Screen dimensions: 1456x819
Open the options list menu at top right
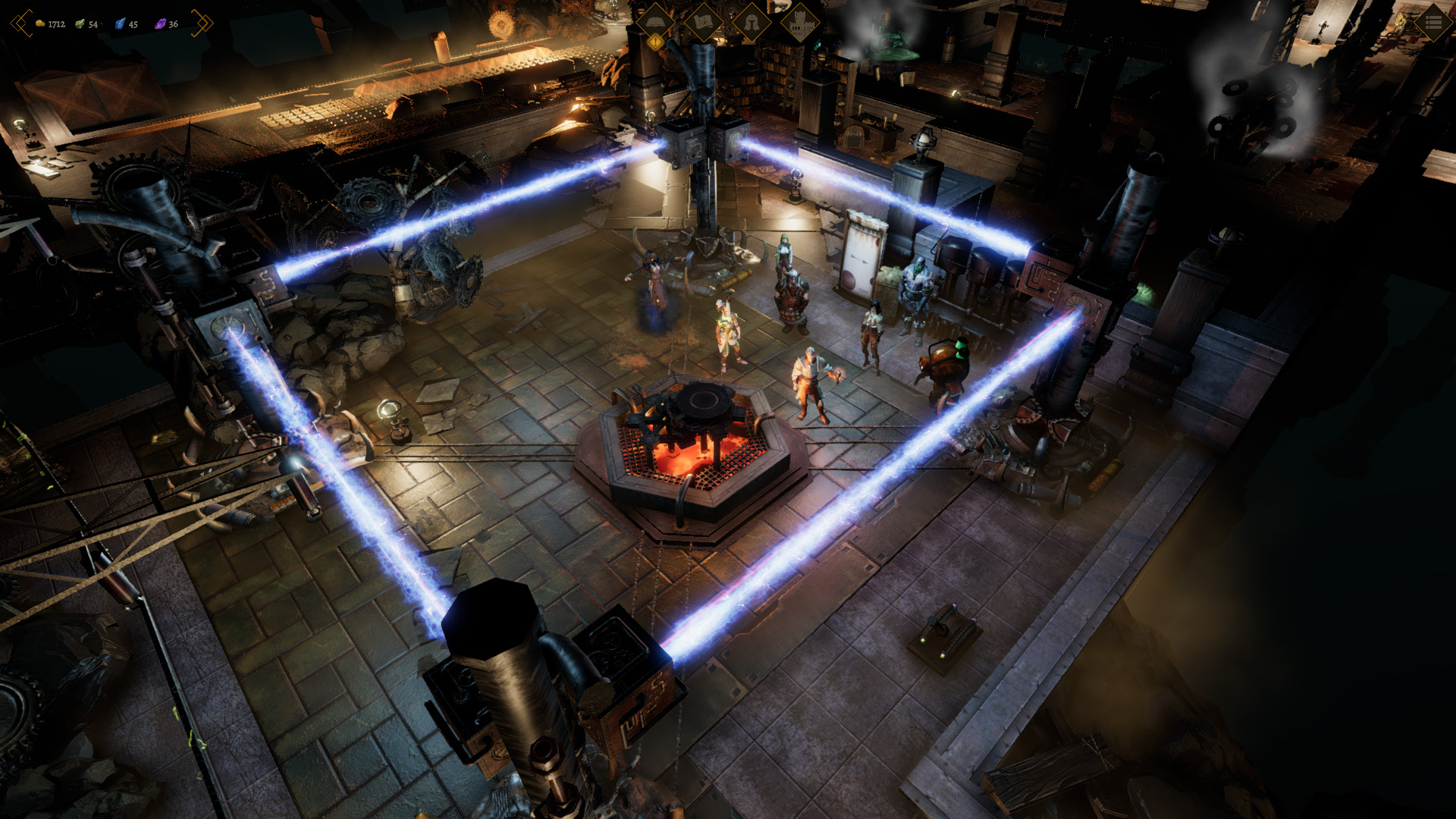click(1434, 23)
